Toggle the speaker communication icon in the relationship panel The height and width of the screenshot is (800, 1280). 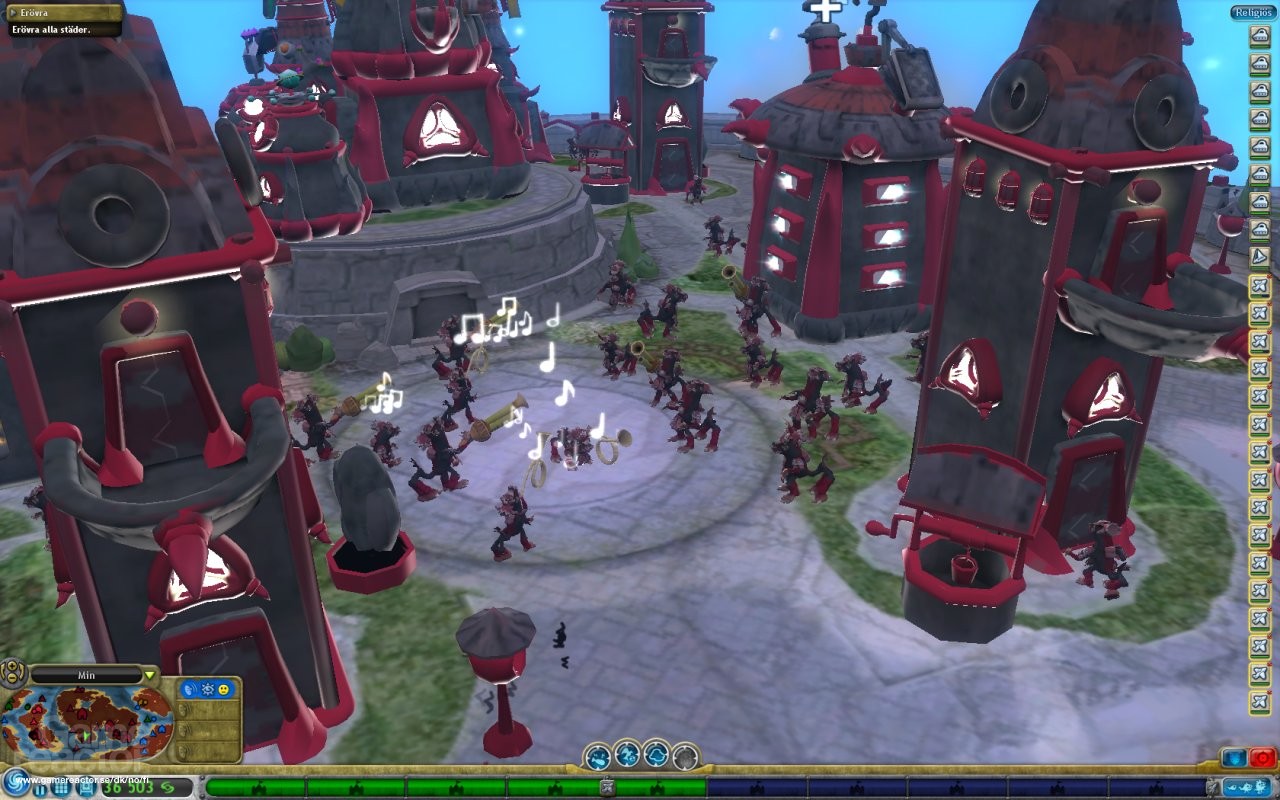click(189, 690)
